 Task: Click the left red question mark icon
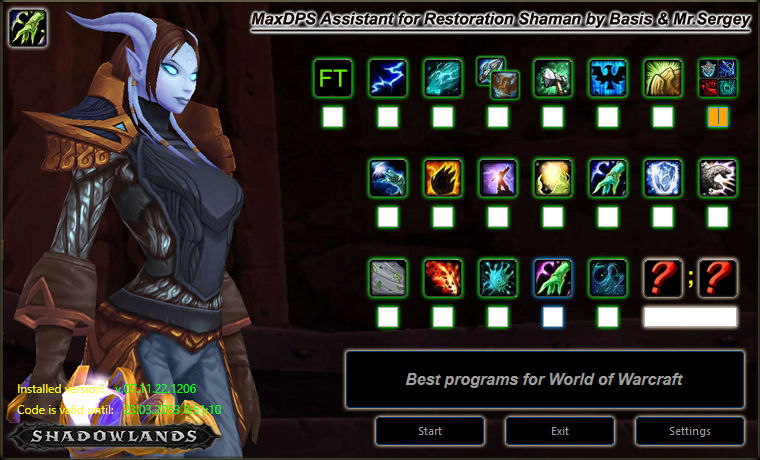point(663,277)
